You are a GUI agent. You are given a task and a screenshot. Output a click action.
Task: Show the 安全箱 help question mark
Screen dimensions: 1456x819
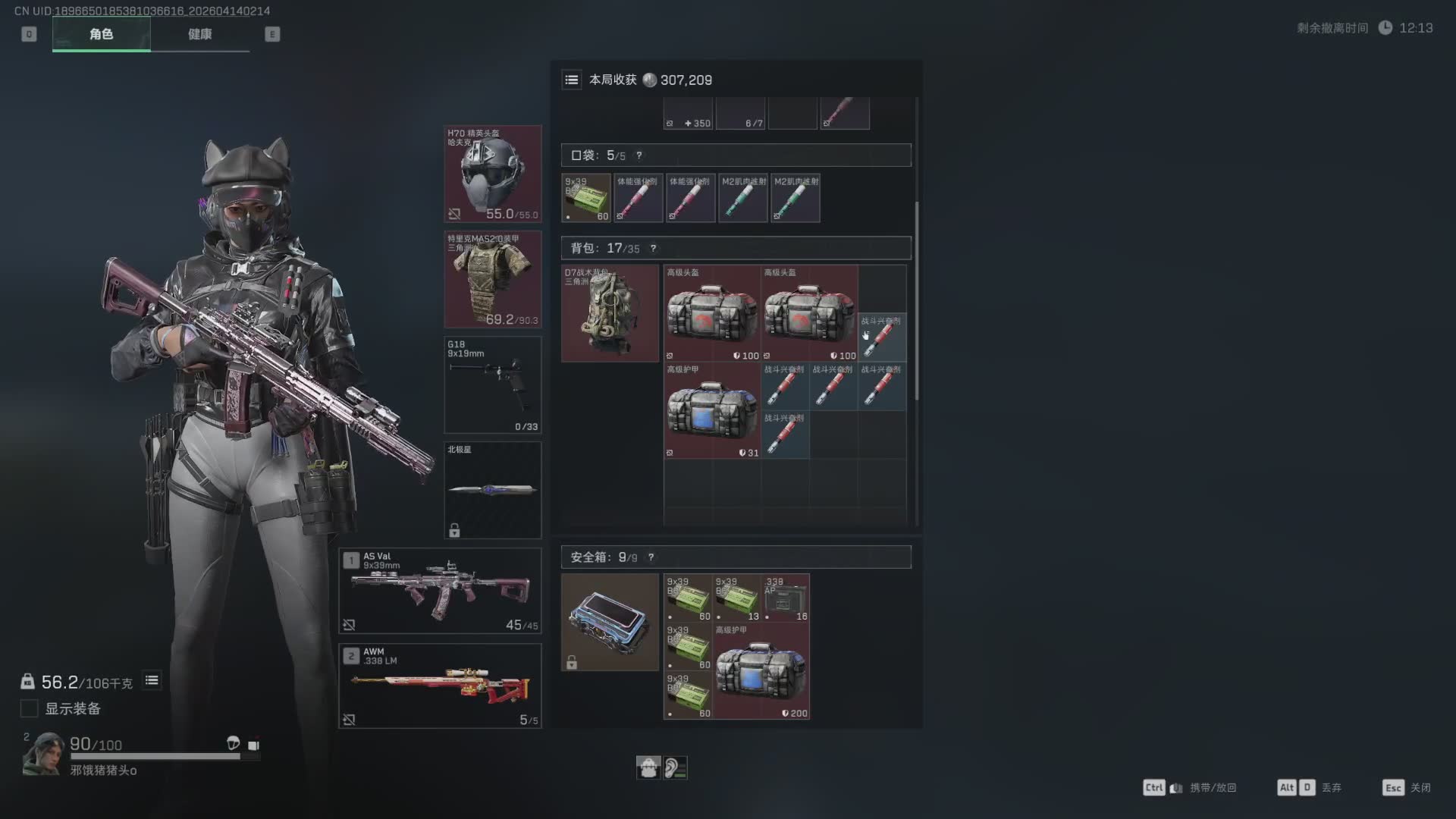tap(651, 557)
